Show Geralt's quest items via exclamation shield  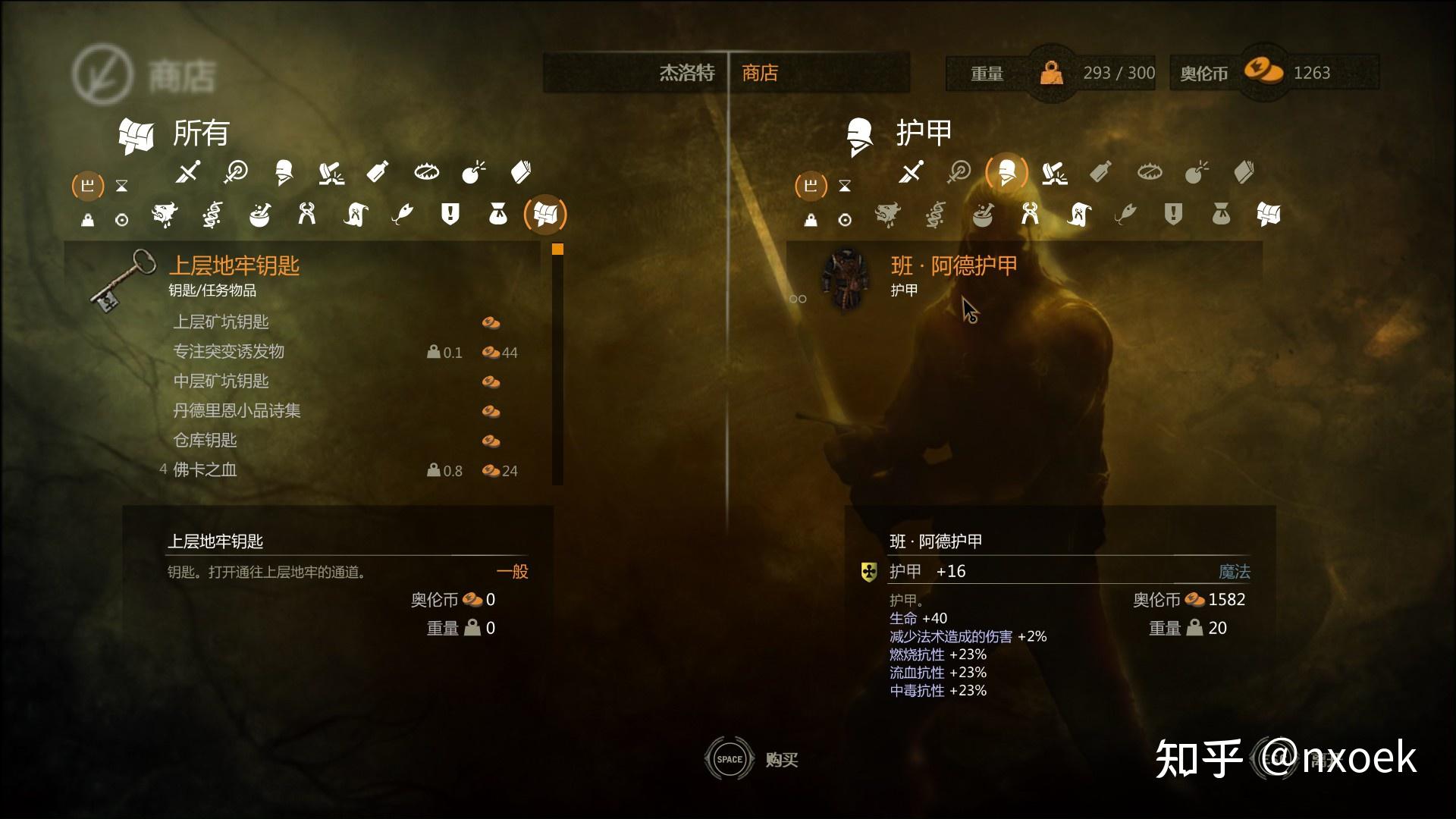click(450, 215)
